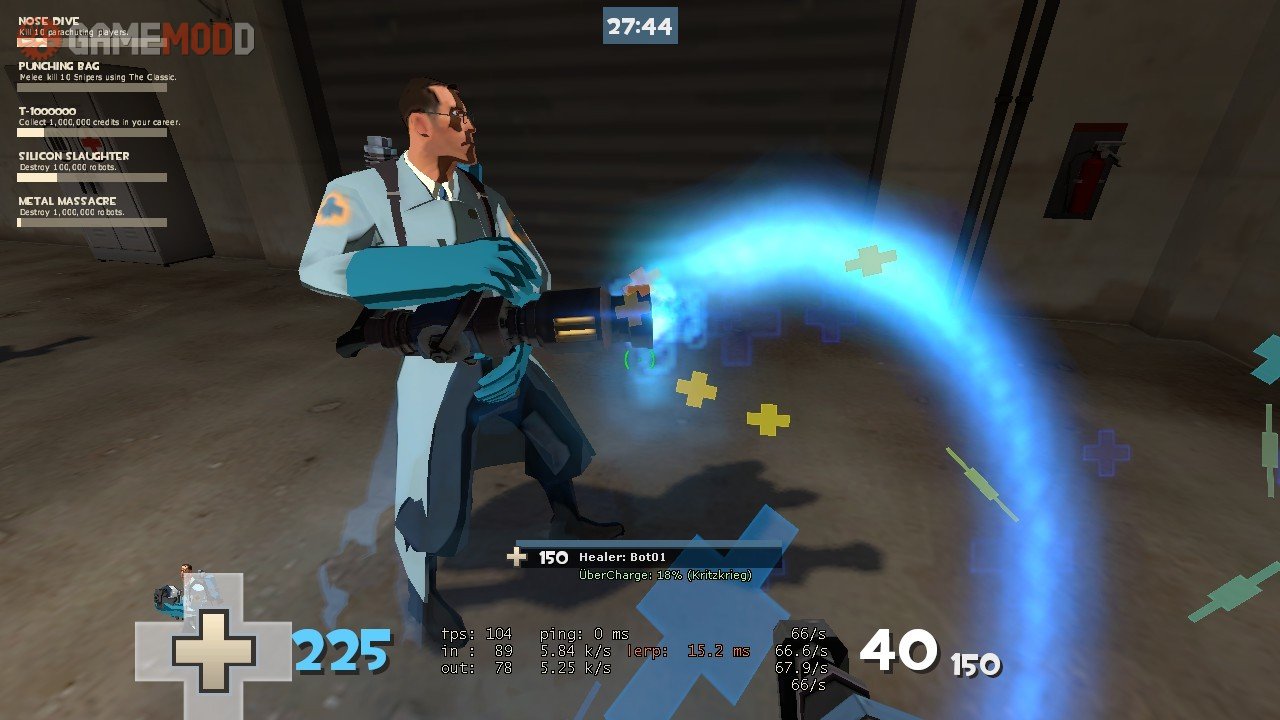
Task: Open the Punching Bag achievement entry
Action: click(92, 76)
